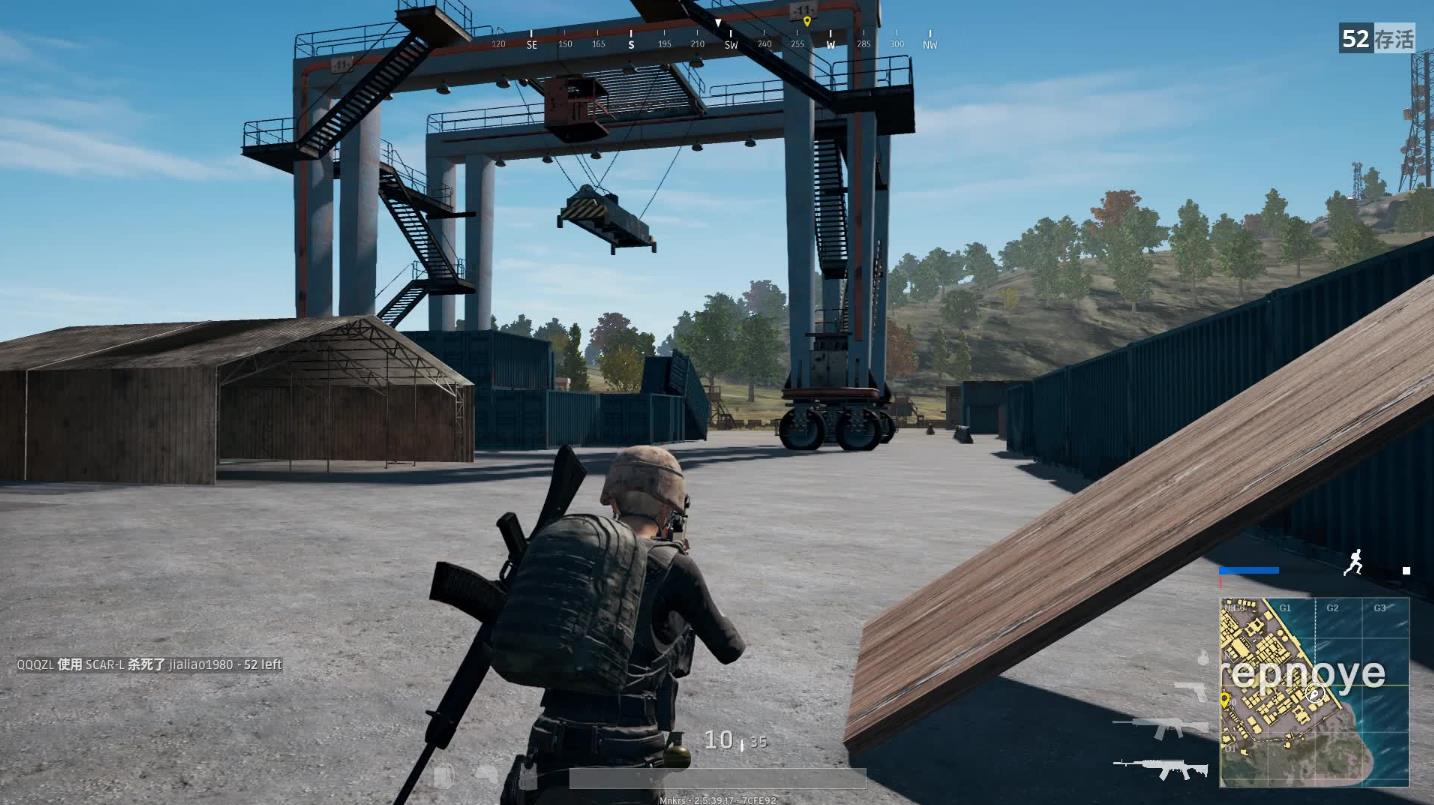Click the SCAR-L kill feed message
The width and height of the screenshot is (1434, 805).
coord(149,664)
